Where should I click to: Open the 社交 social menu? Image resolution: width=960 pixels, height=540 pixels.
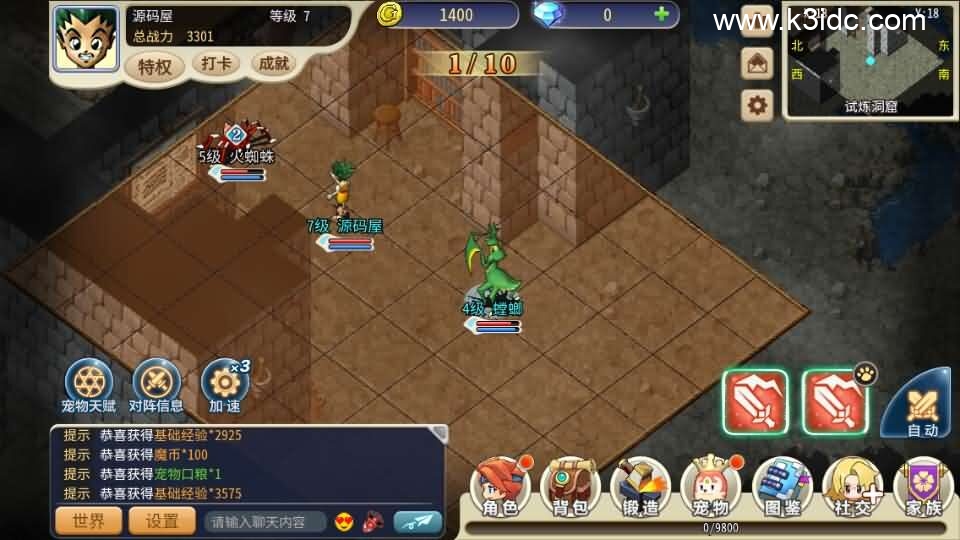(x=851, y=488)
